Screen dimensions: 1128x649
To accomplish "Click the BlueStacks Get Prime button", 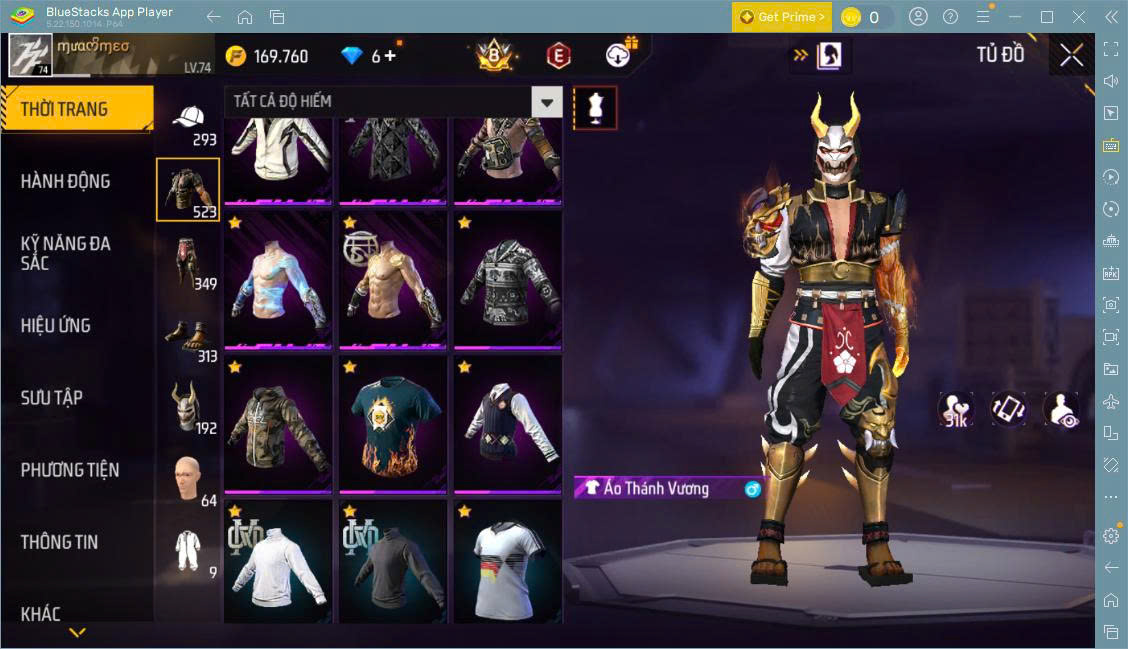I will click(782, 17).
